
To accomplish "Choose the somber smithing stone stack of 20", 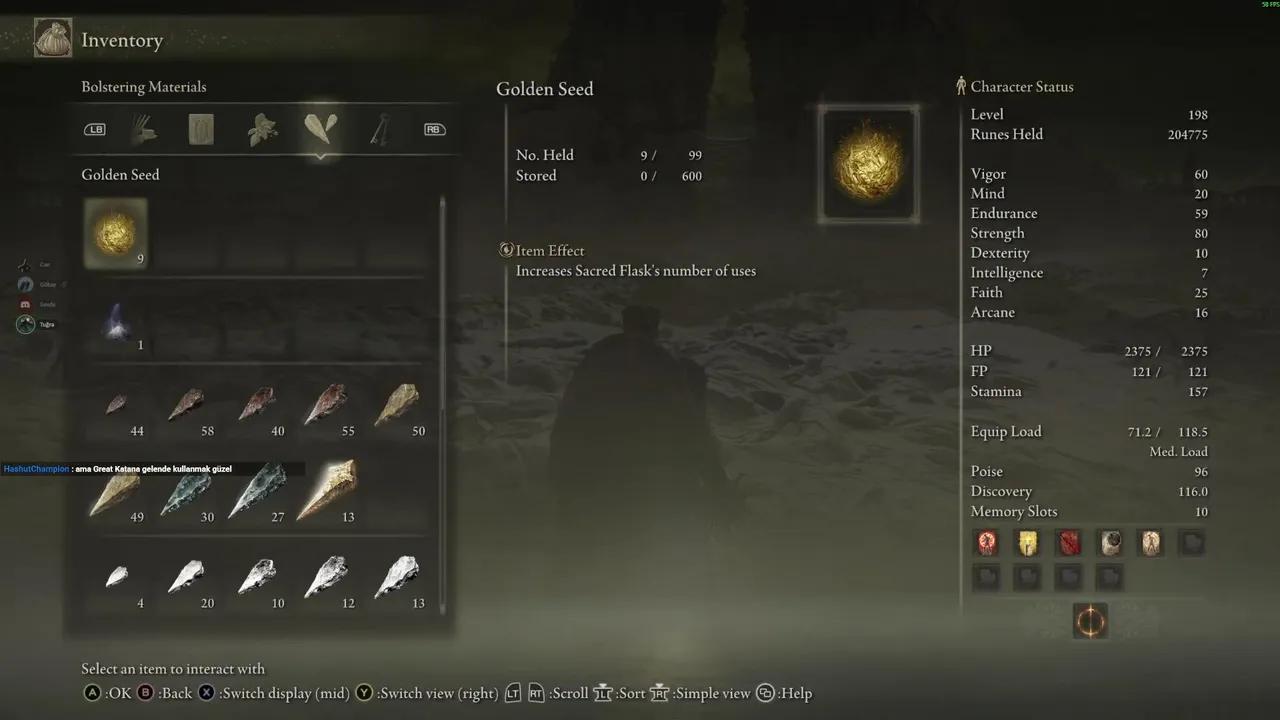I will pyautogui.click(x=186, y=577).
